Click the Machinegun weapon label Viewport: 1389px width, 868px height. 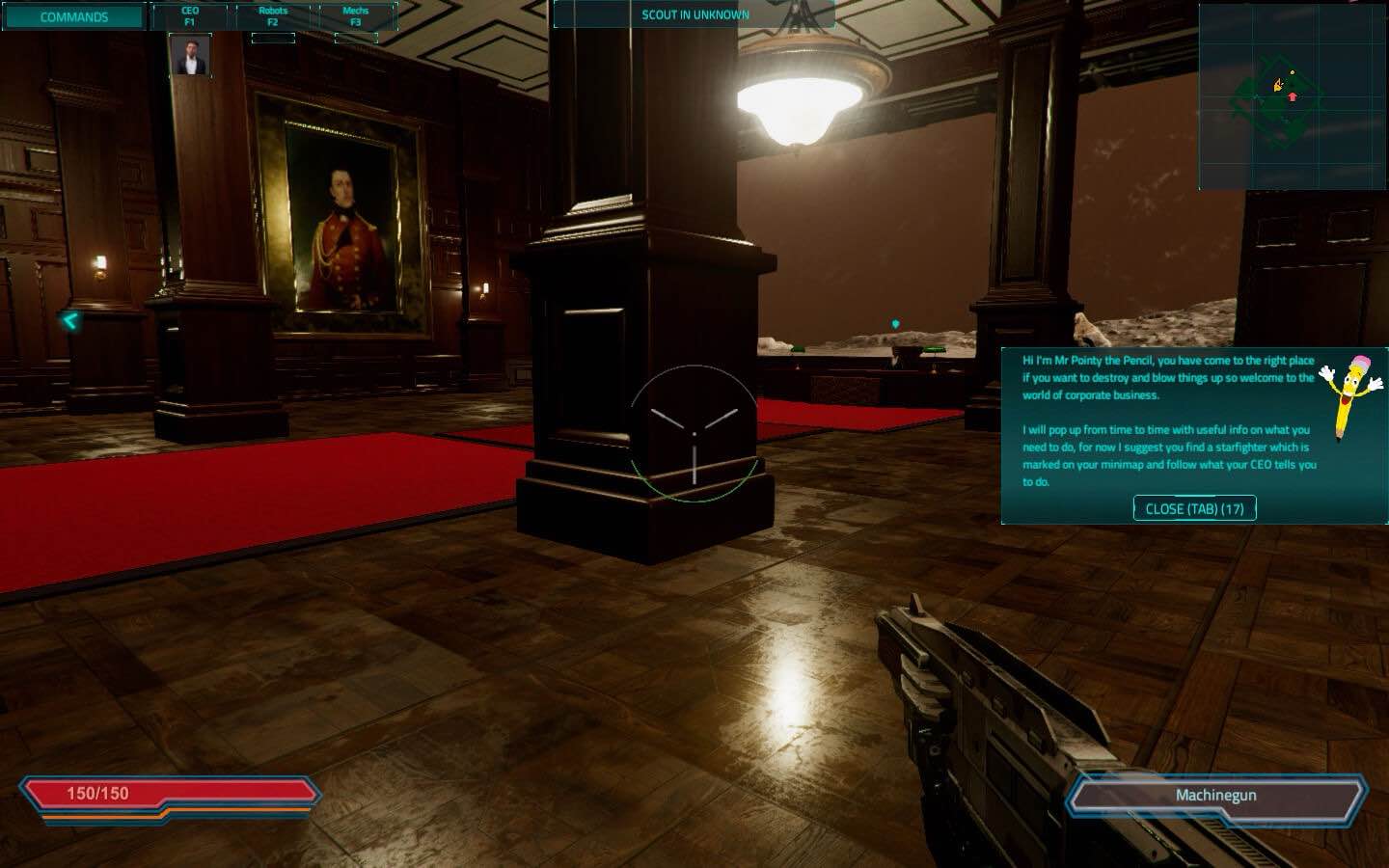click(x=1215, y=795)
